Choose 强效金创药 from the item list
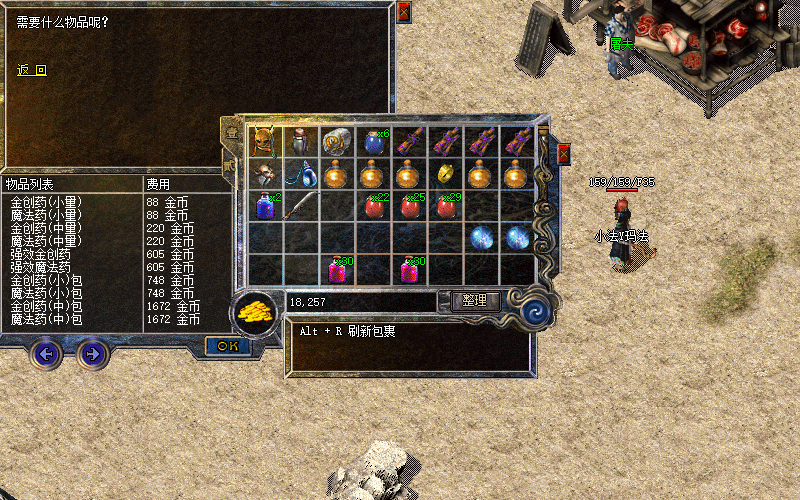The width and height of the screenshot is (800, 500). [40, 254]
